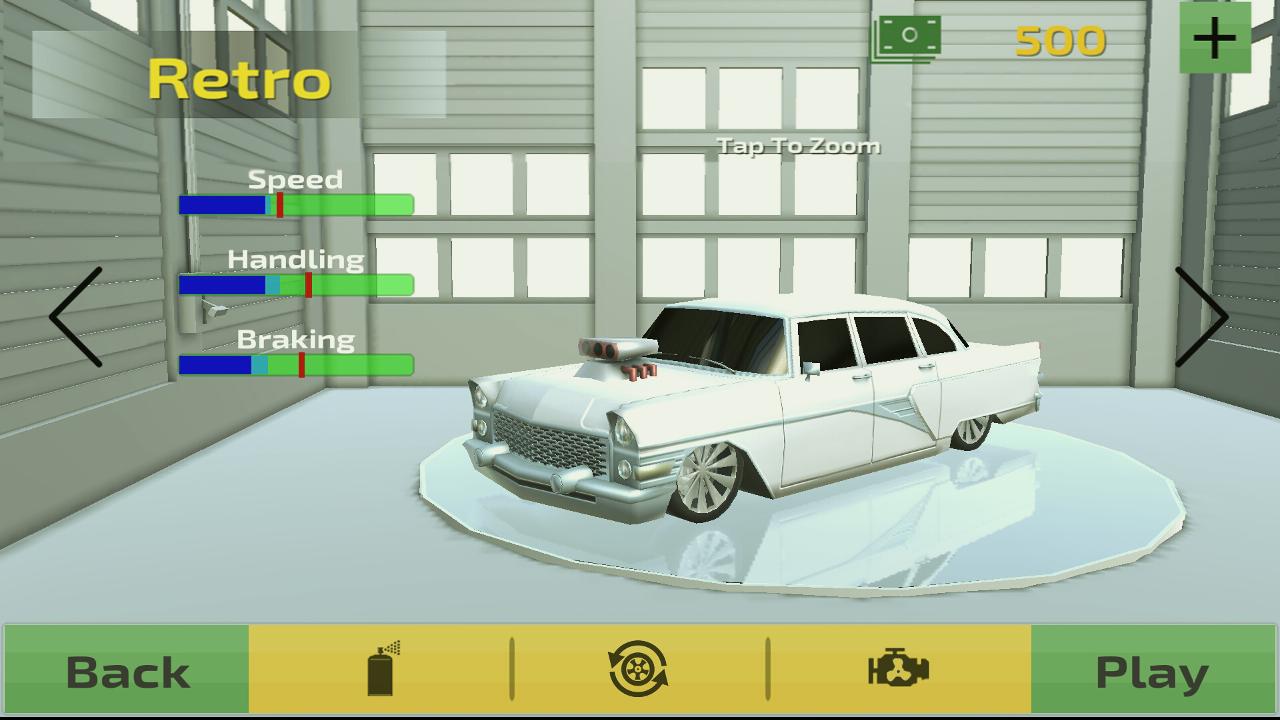Screen dimensions: 1280x720
Task: Open the wheel customization icon
Action: tap(640, 668)
